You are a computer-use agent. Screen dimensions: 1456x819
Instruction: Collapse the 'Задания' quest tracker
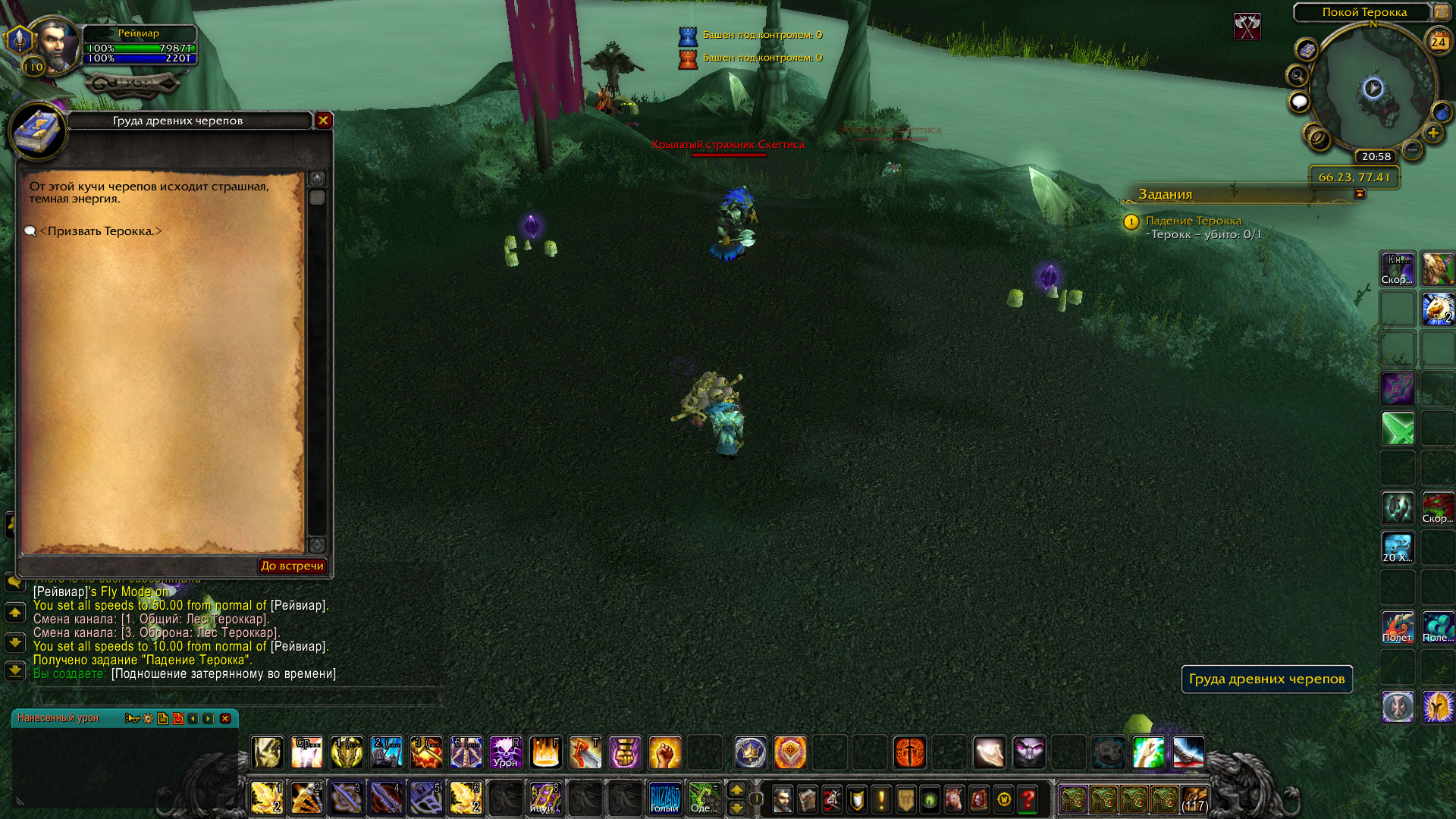[x=1360, y=194]
